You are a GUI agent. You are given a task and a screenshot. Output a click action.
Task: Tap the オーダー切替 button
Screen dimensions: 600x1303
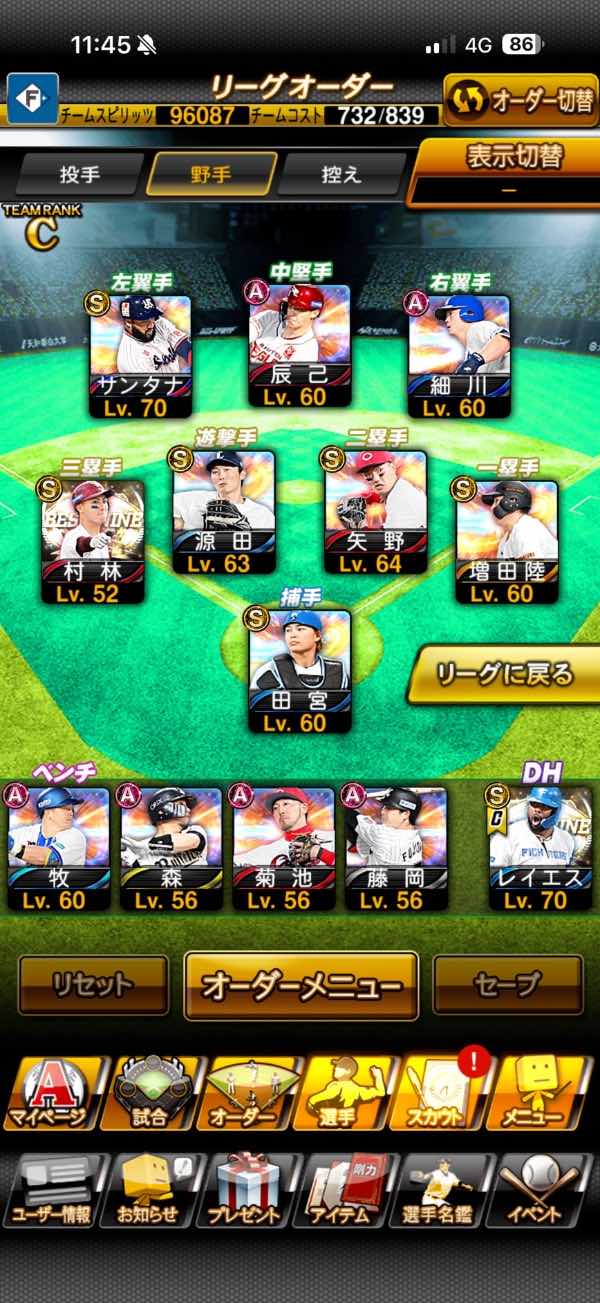click(x=520, y=101)
